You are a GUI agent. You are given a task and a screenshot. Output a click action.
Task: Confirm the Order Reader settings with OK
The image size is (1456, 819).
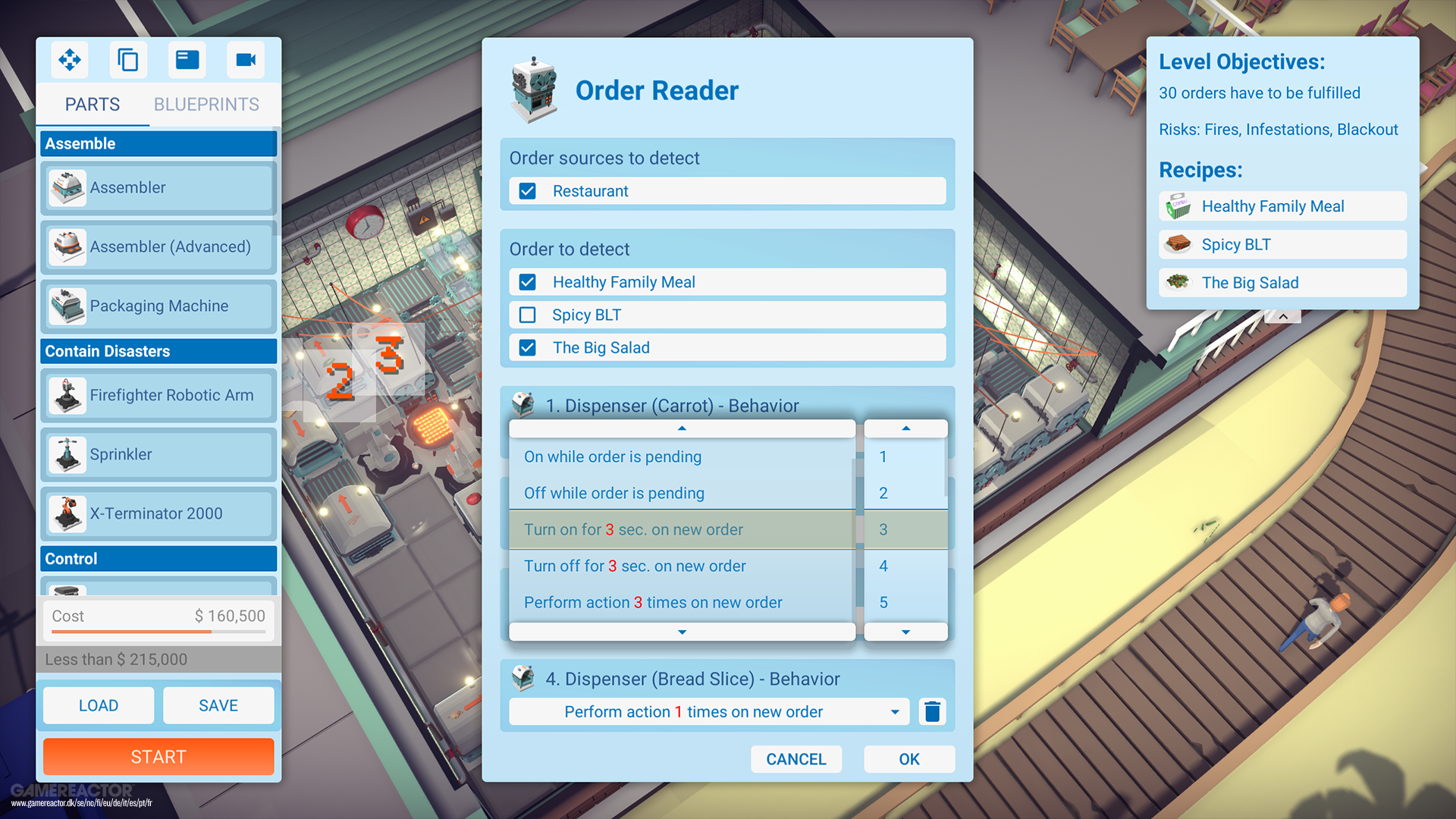(x=908, y=759)
